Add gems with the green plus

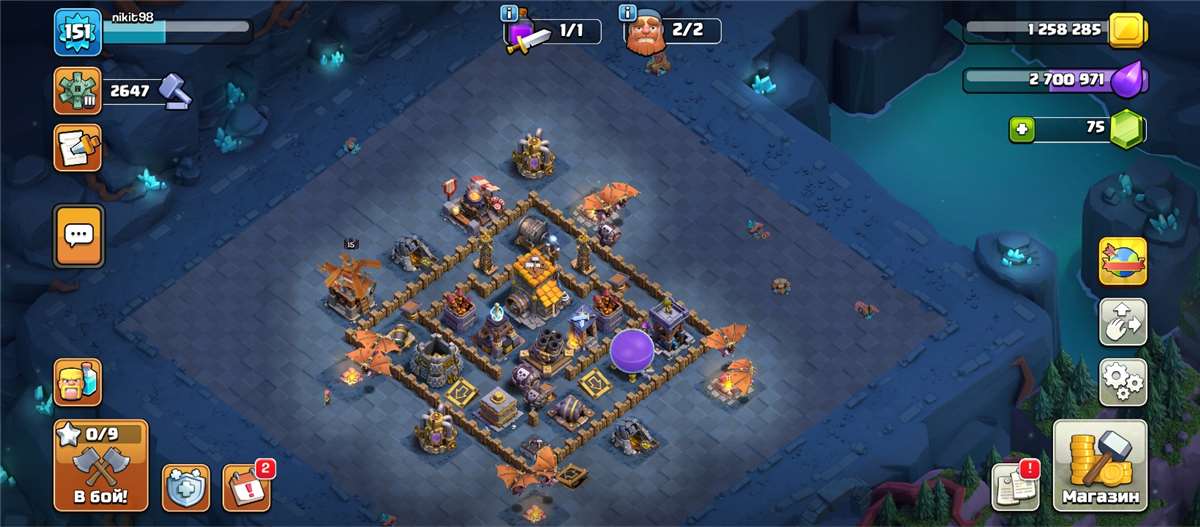coord(1020,129)
